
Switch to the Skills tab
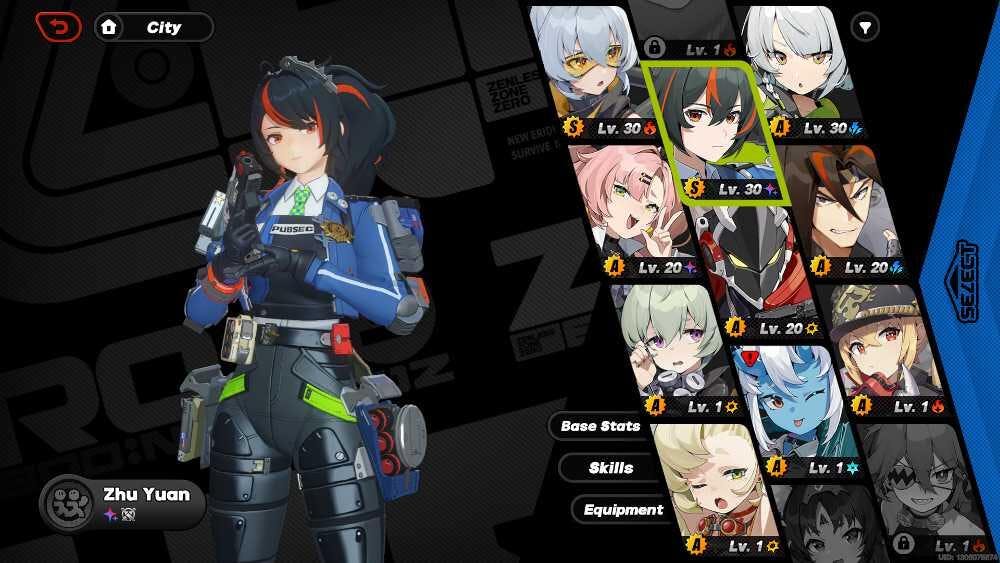point(610,468)
